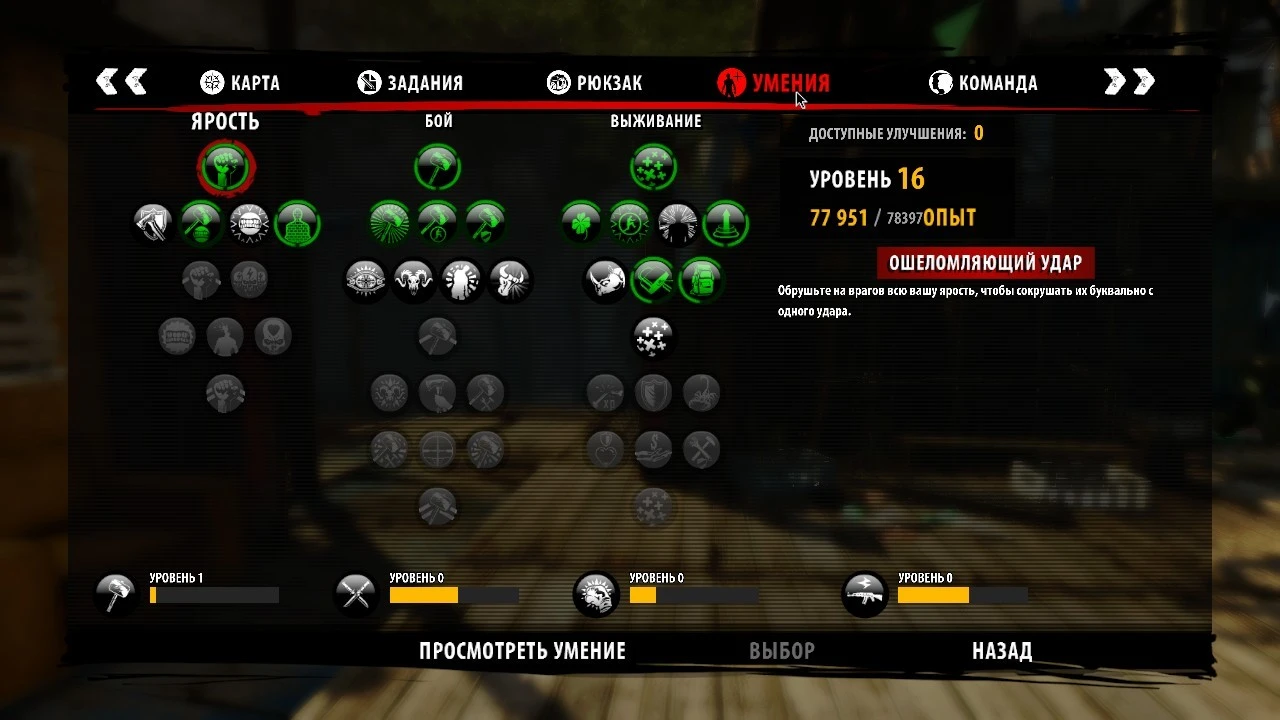Screen dimensions: 1280x720
Task: Select the green heart skill in Survival tree
Action: pos(653,280)
